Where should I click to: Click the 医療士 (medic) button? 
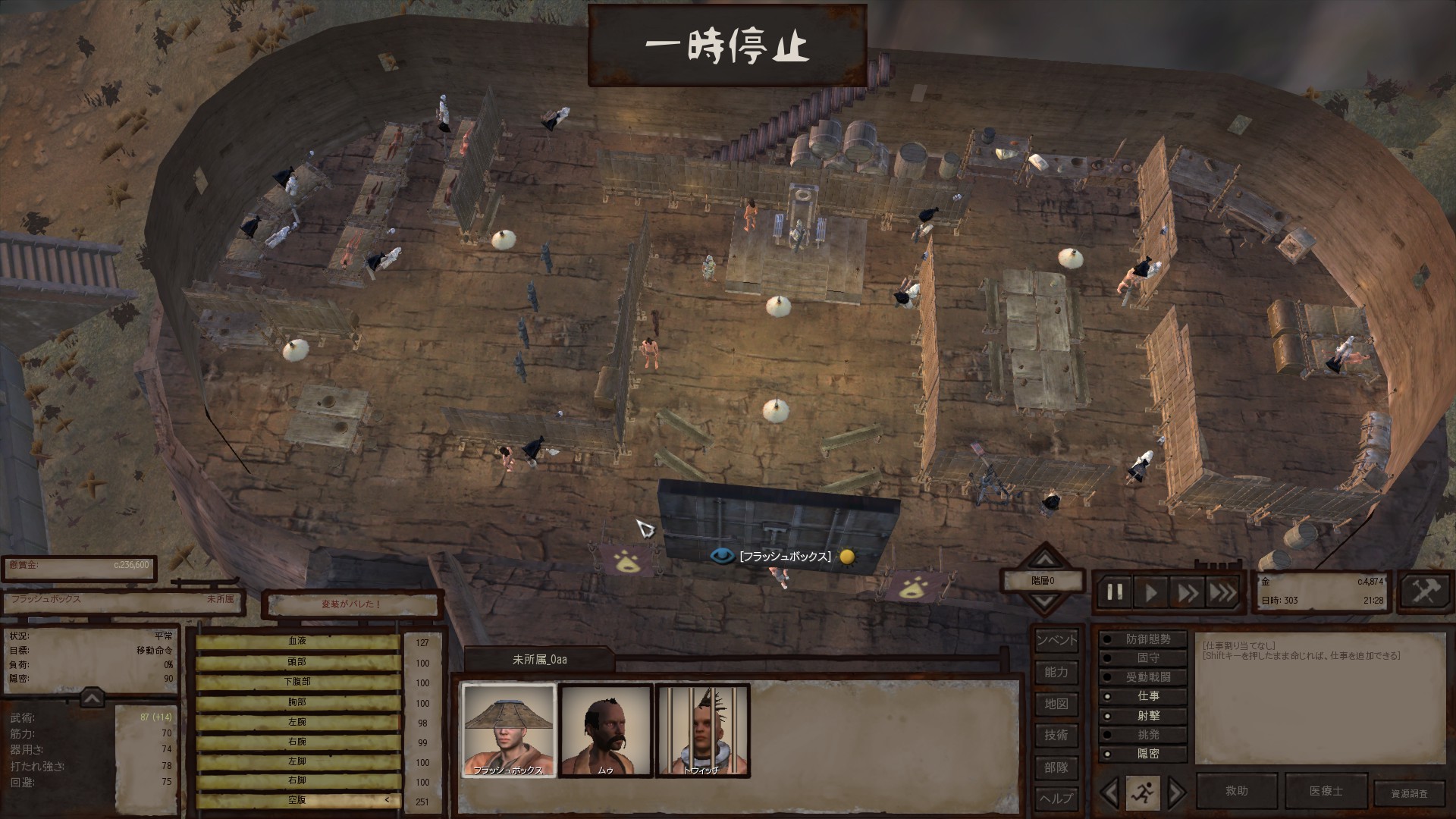click(x=1326, y=791)
